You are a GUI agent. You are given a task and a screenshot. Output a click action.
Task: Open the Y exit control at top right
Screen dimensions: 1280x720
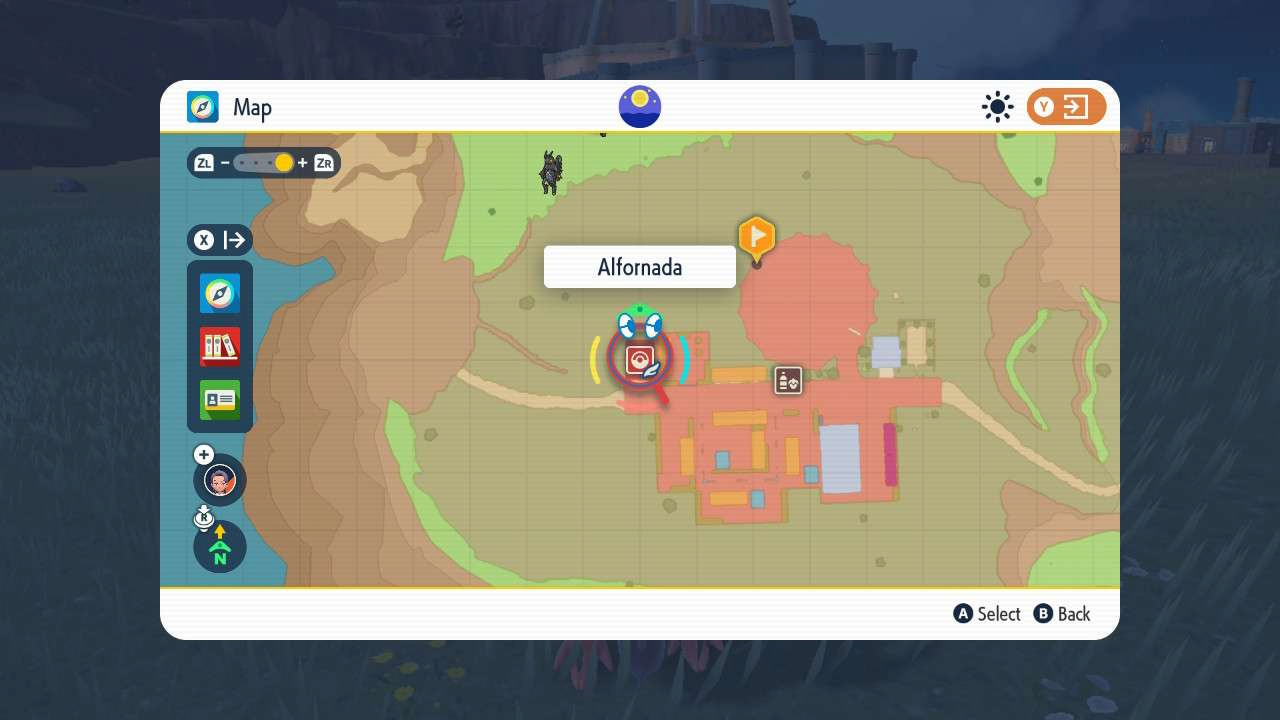click(x=1066, y=106)
